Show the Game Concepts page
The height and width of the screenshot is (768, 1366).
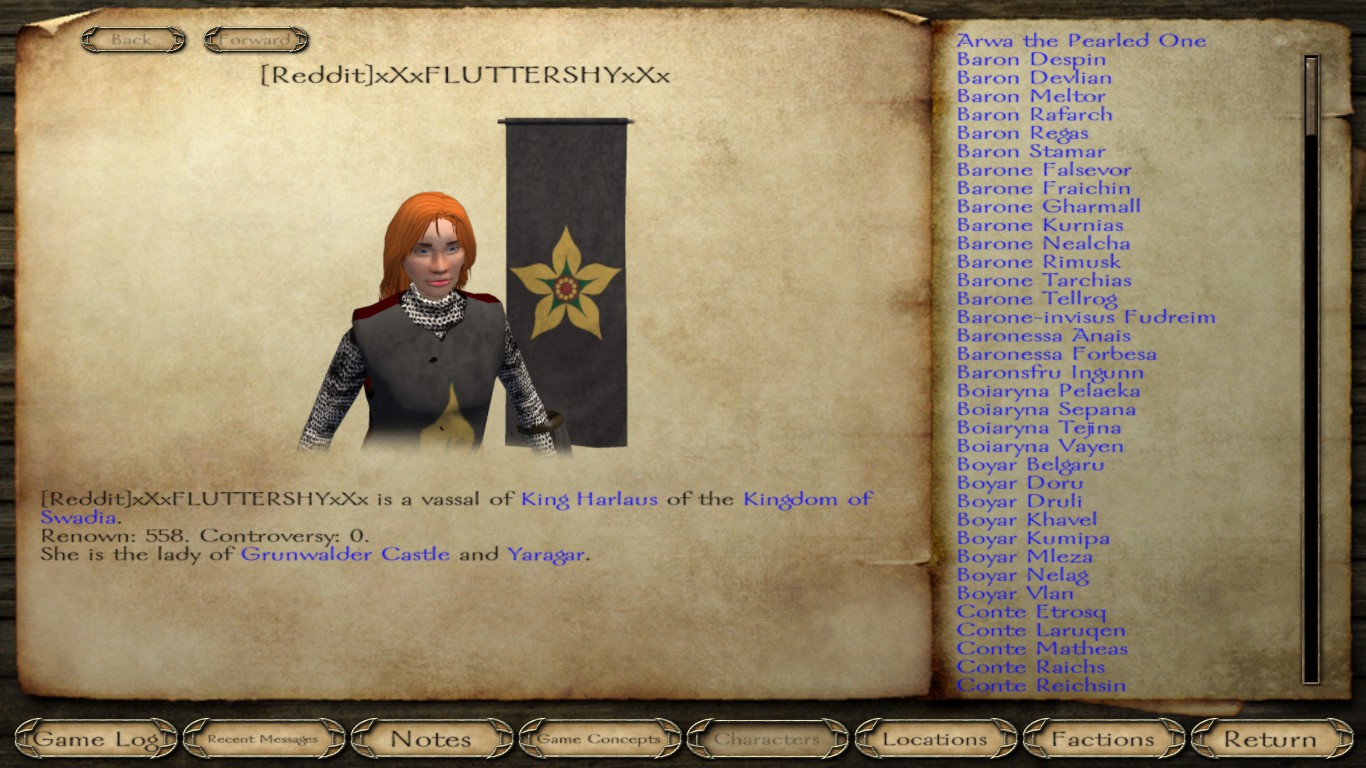(599, 740)
